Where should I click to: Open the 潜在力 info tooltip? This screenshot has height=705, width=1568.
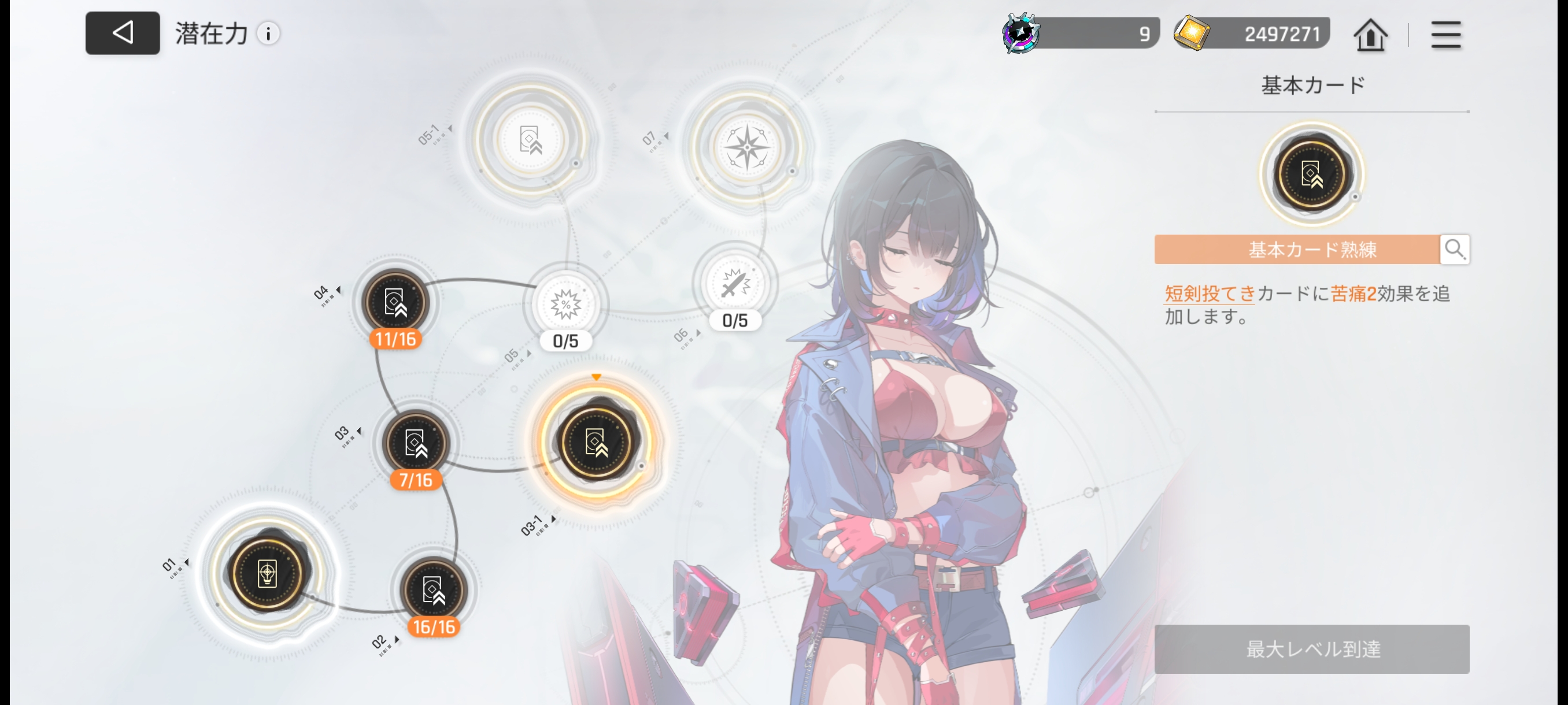(268, 34)
